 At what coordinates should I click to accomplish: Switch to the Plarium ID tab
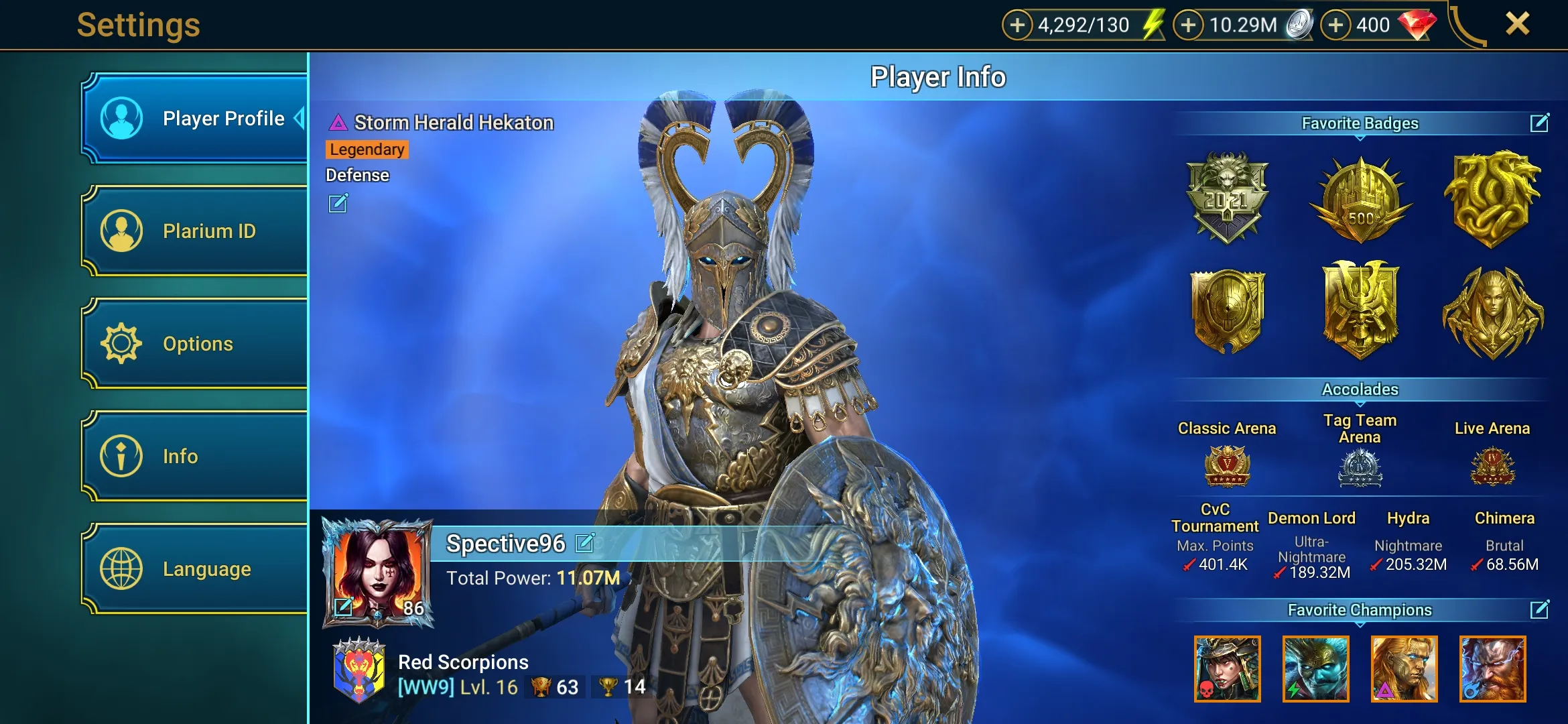click(x=194, y=231)
